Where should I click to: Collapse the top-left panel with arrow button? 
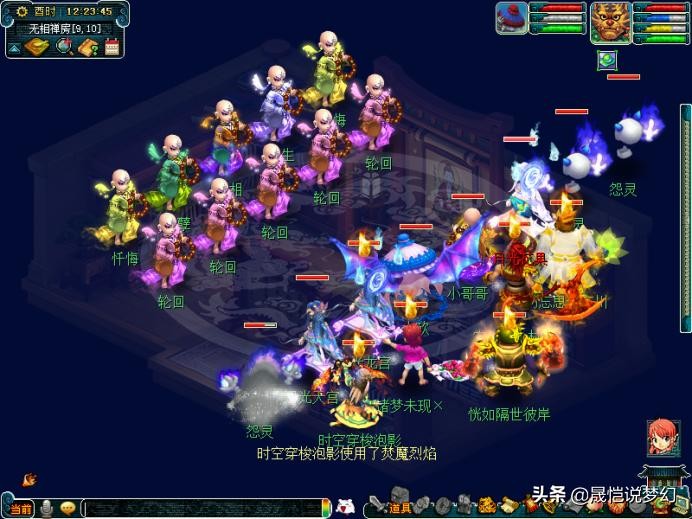pos(15,47)
